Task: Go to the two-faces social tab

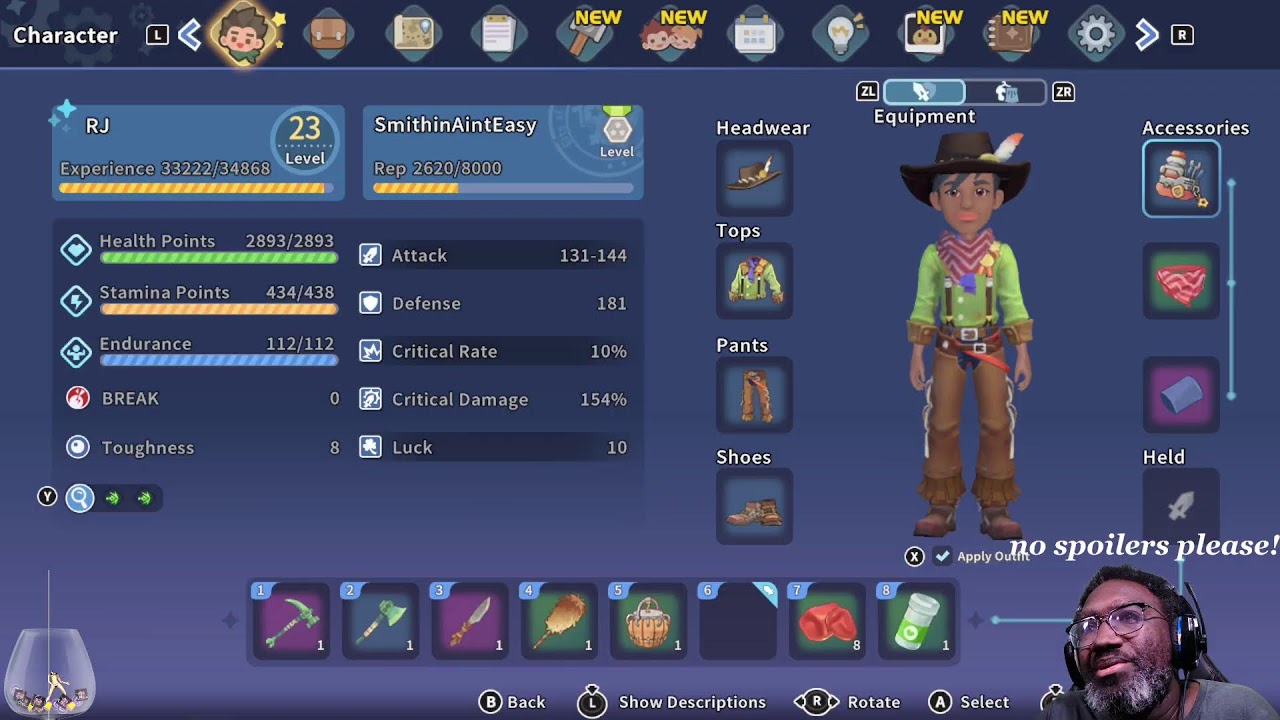Action: point(670,36)
